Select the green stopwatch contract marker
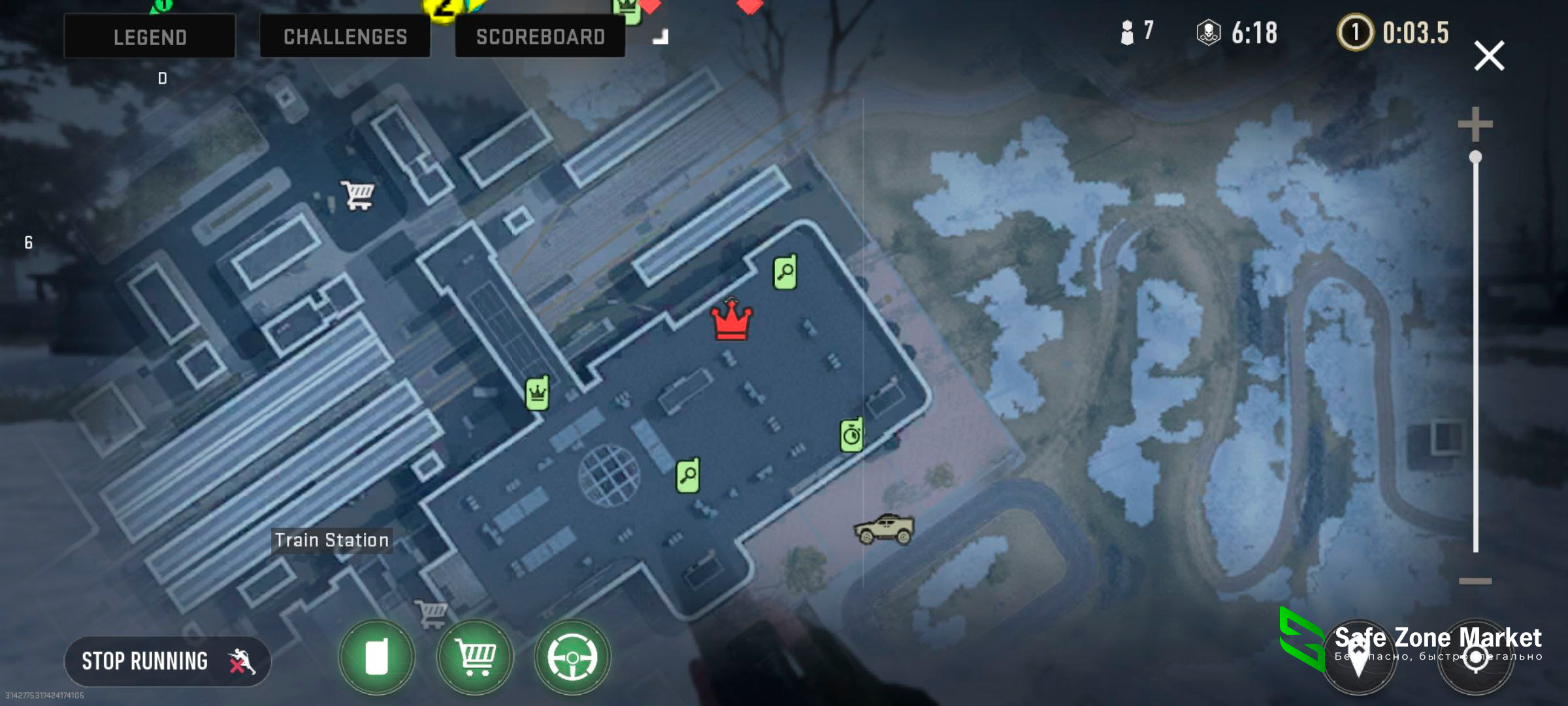1568x706 pixels. point(851,435)
